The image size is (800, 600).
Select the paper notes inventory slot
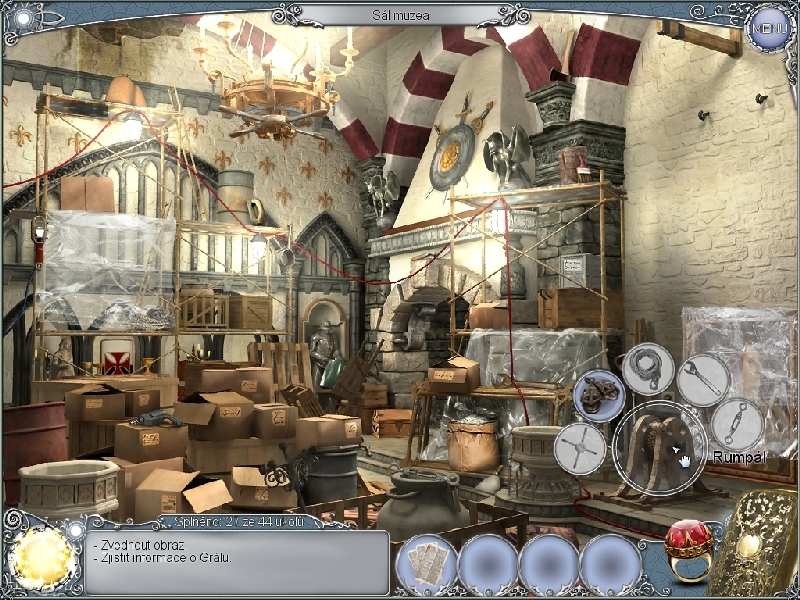point(427,563)
